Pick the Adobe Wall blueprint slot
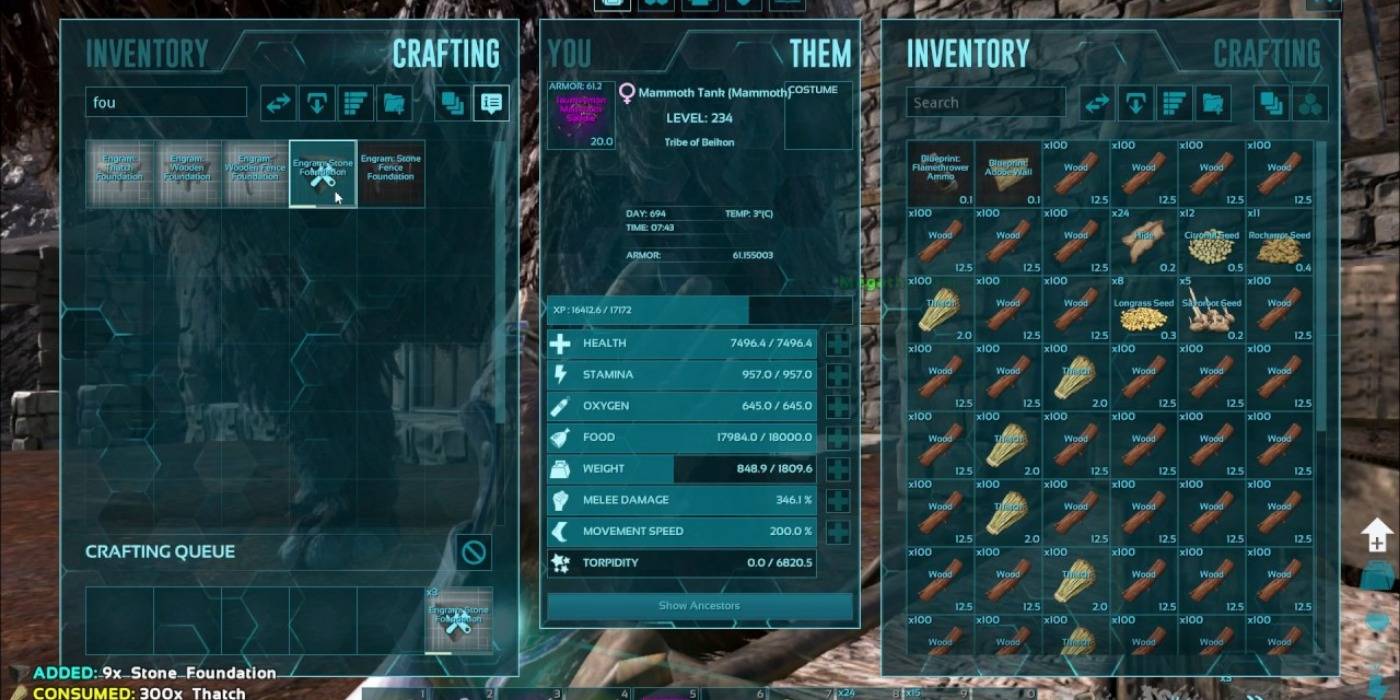Image resolution: width=1400 pixels, height=700 pixels. coord(1008,173)
